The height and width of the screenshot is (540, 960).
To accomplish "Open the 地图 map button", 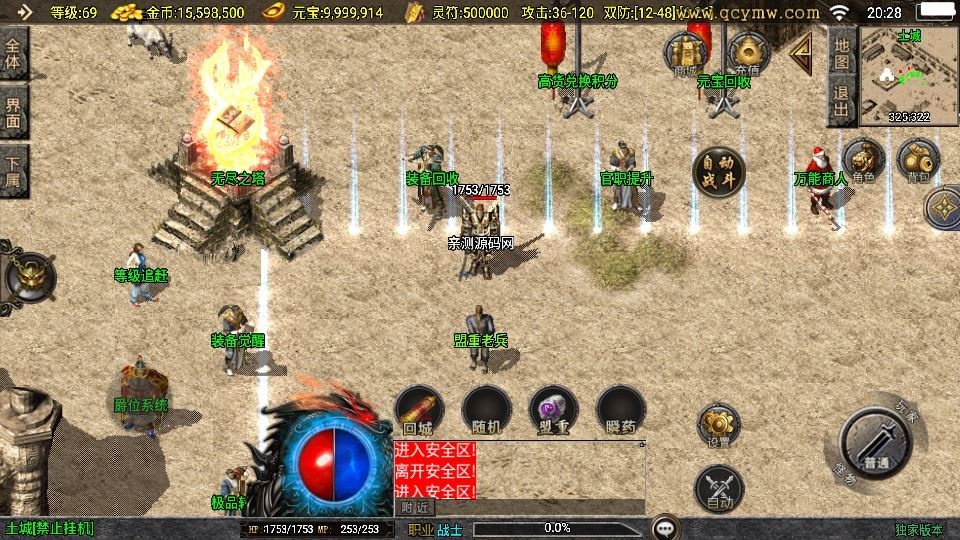I will pos(842,53).
